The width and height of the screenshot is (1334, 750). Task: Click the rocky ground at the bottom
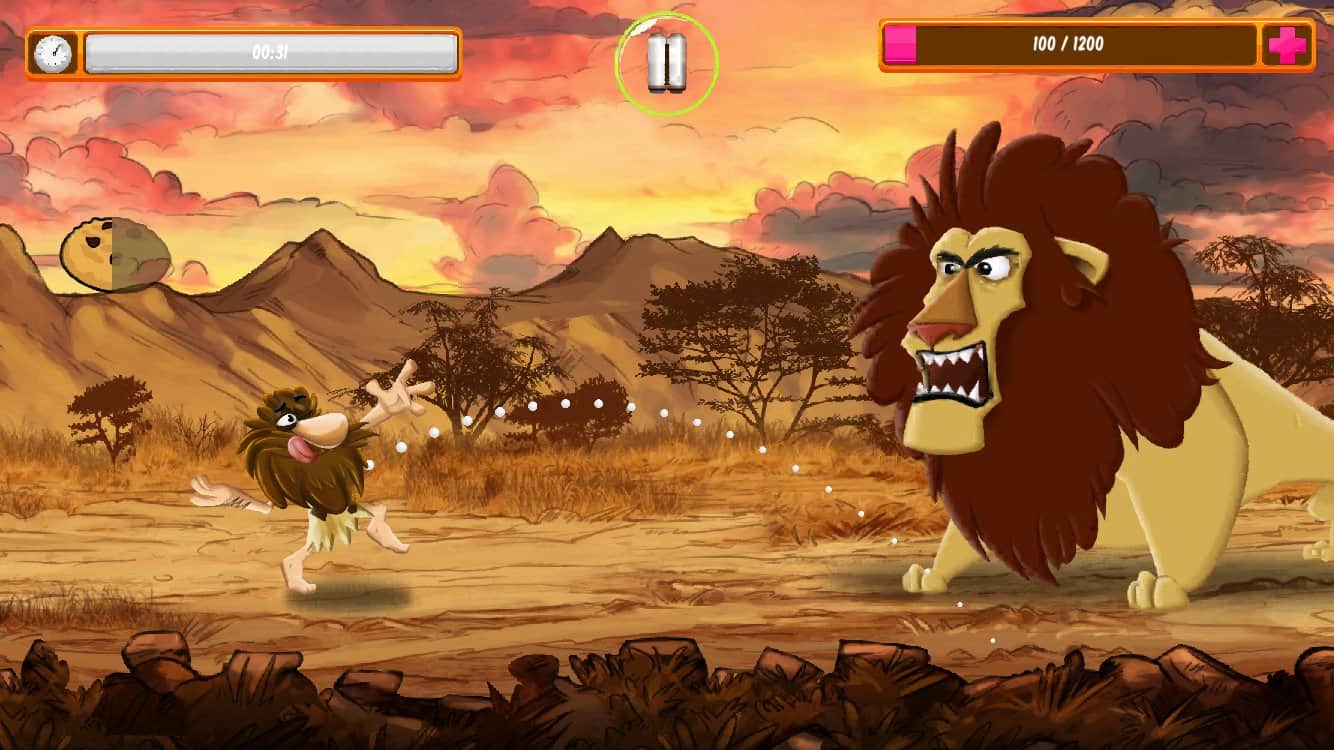pyautogui.click(x=400, y=690)
